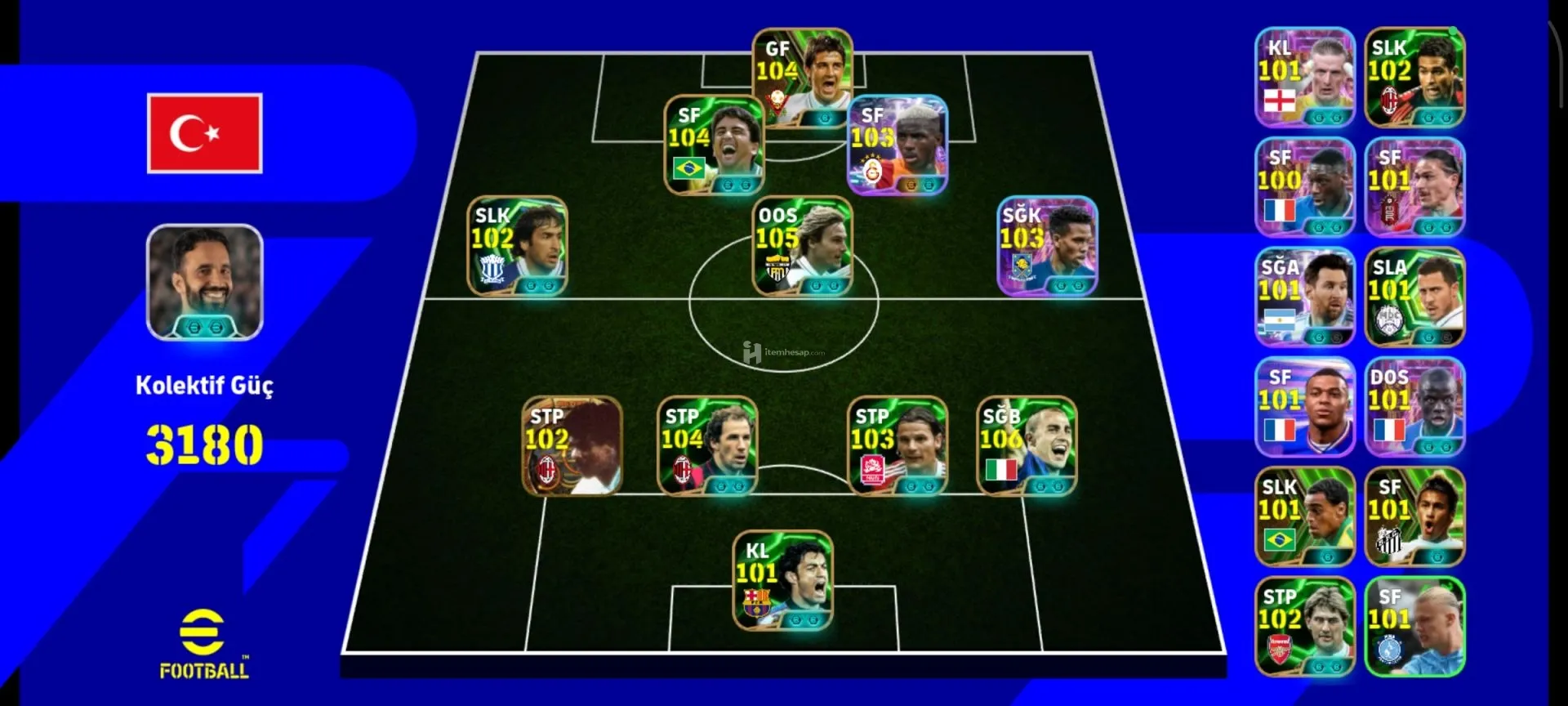Select the GF 104 striker card
The width and height of the screenshot is (1568, 706).
tap(802, 78)
